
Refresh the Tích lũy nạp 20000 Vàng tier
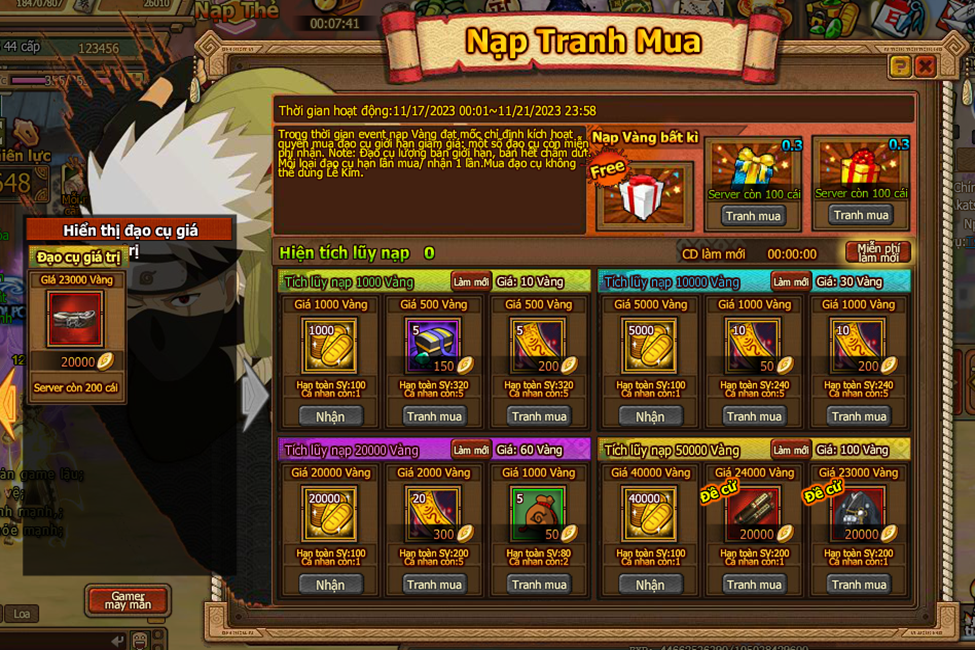tap(470, 450)
